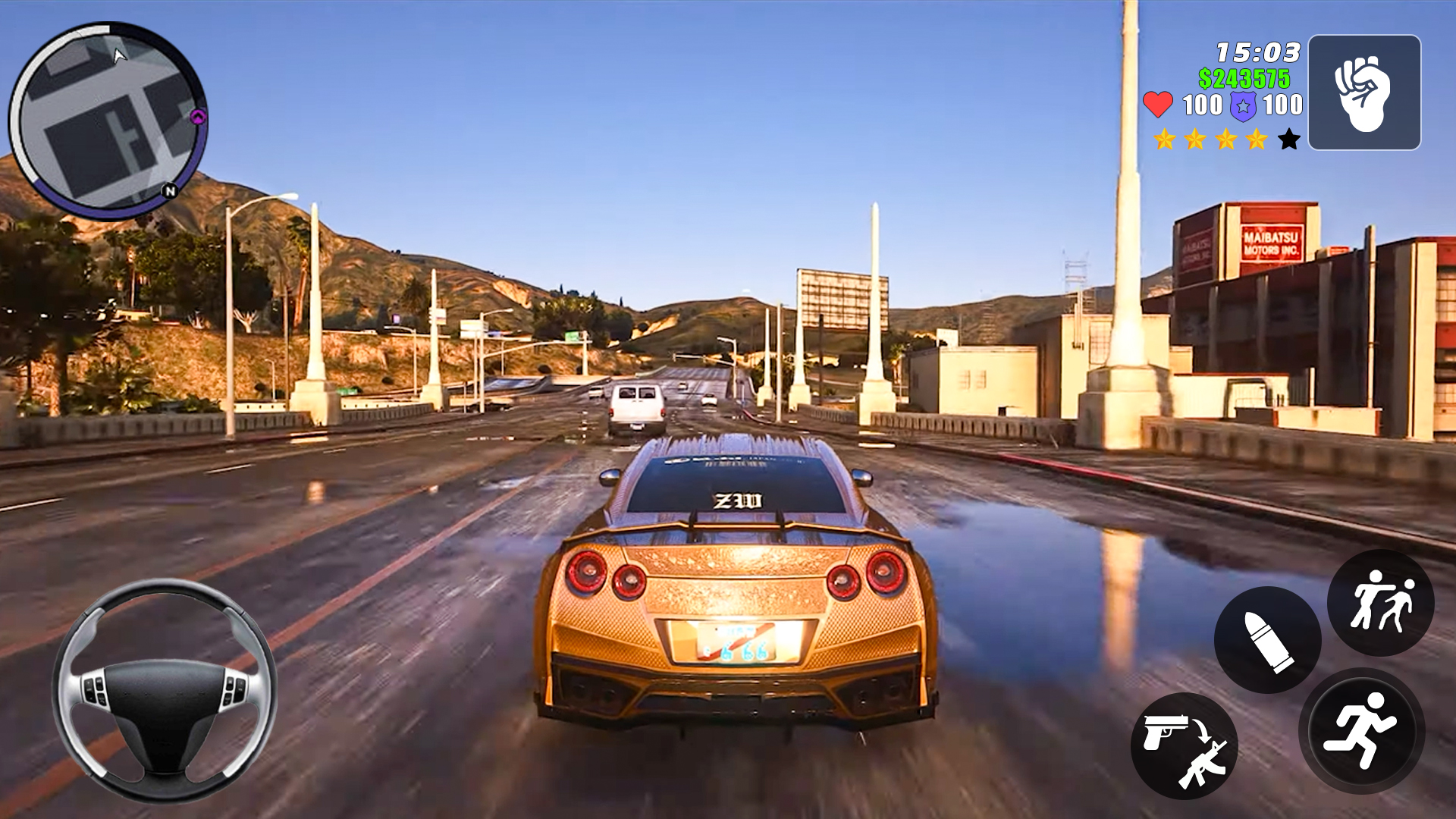
Task: Tap the fourth gold wanted star
Action: [x=1257, y=140]
